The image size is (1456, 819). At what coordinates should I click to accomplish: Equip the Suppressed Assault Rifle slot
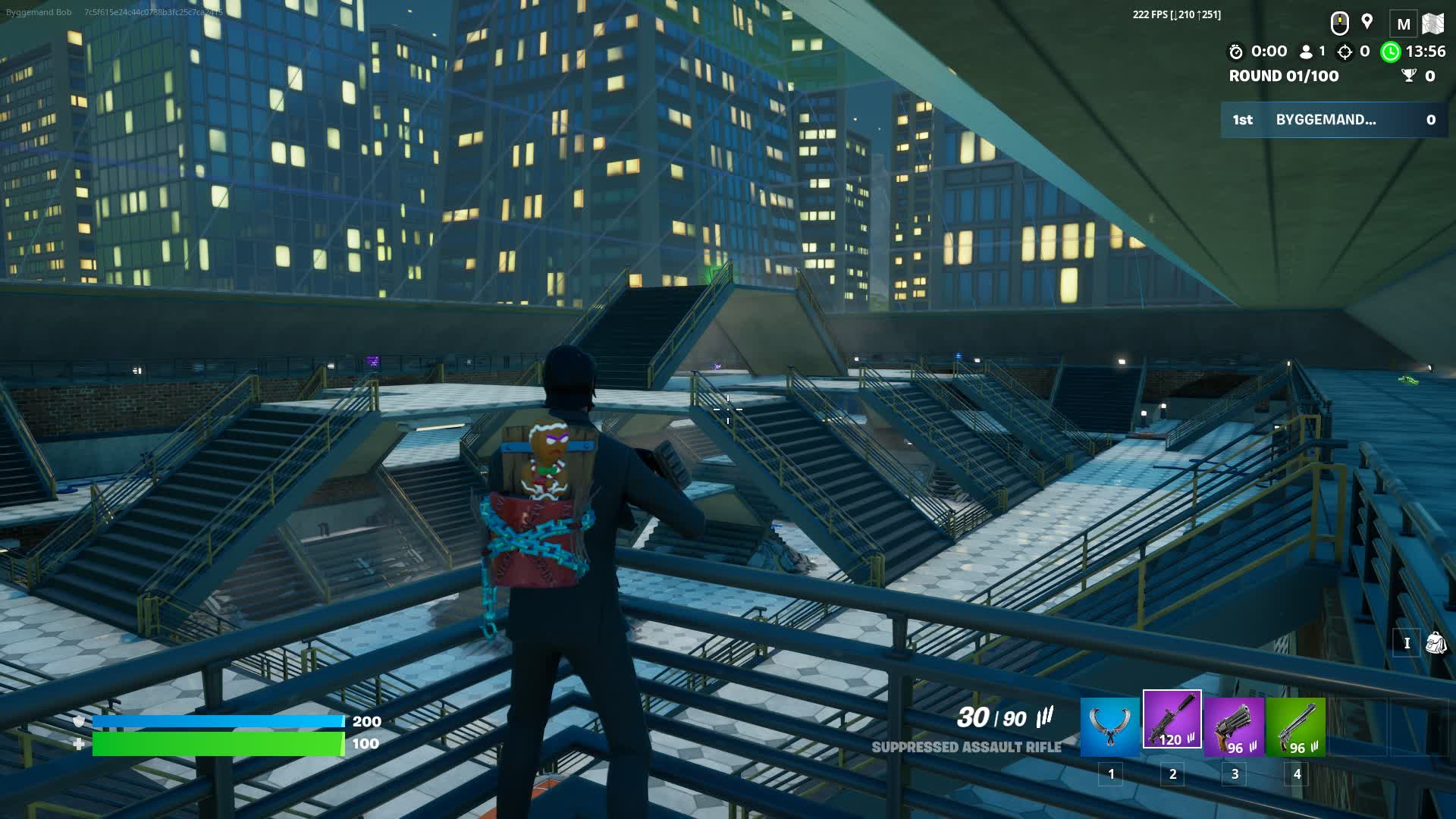point(1172,720)
